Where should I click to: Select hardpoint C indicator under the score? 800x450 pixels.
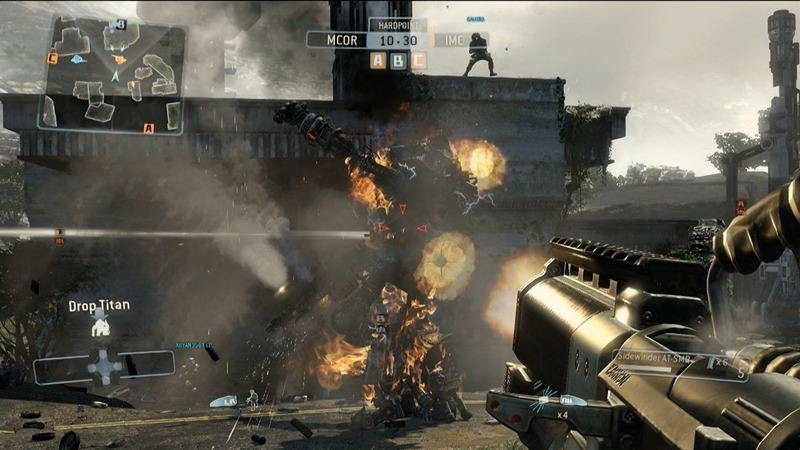418,61
